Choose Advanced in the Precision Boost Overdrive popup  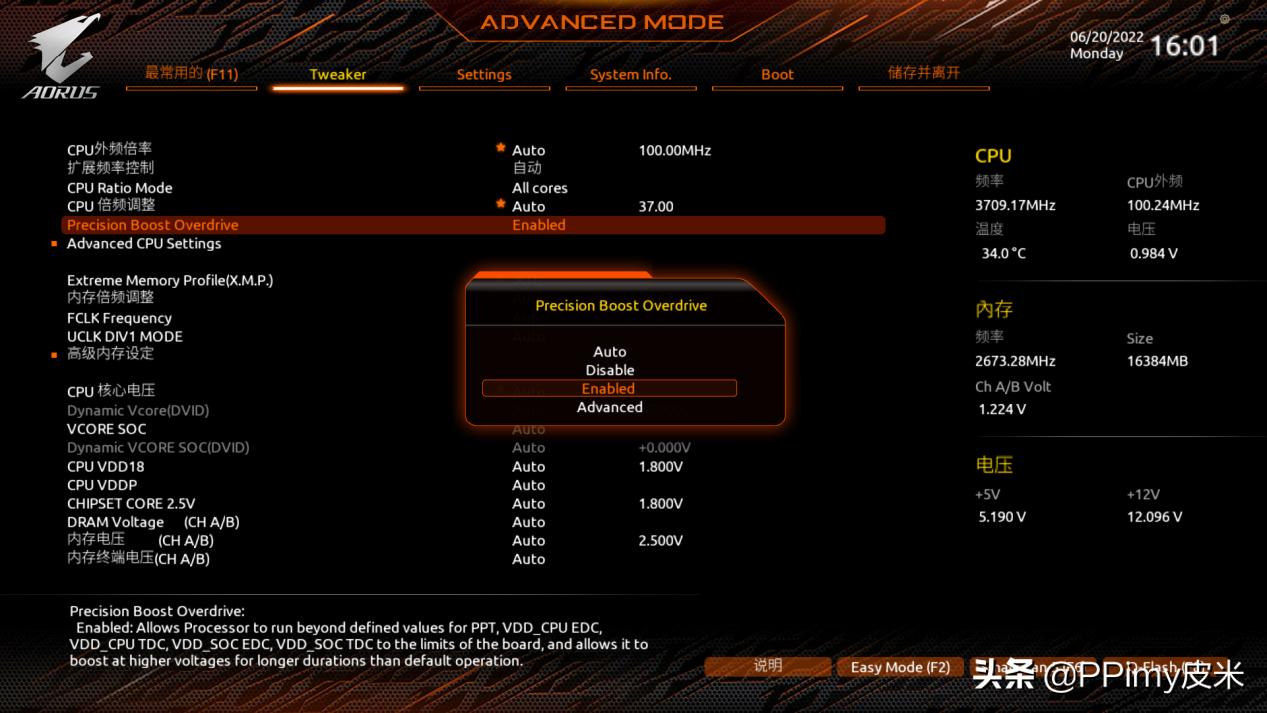pyautogui.click(x=609, y=407)
